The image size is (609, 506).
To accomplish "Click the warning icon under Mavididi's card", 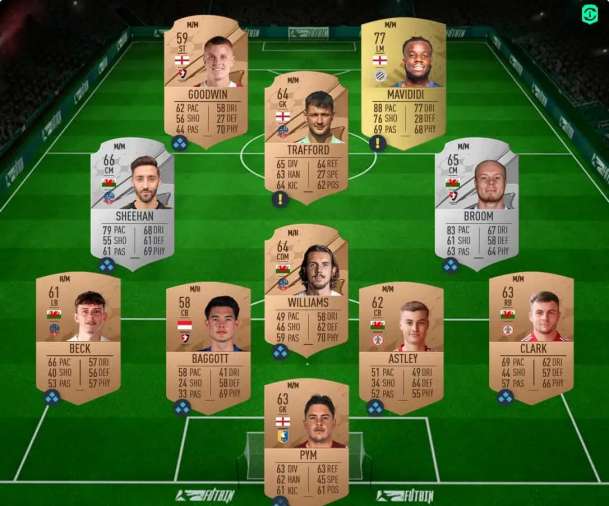I will [x=378, y=143].
